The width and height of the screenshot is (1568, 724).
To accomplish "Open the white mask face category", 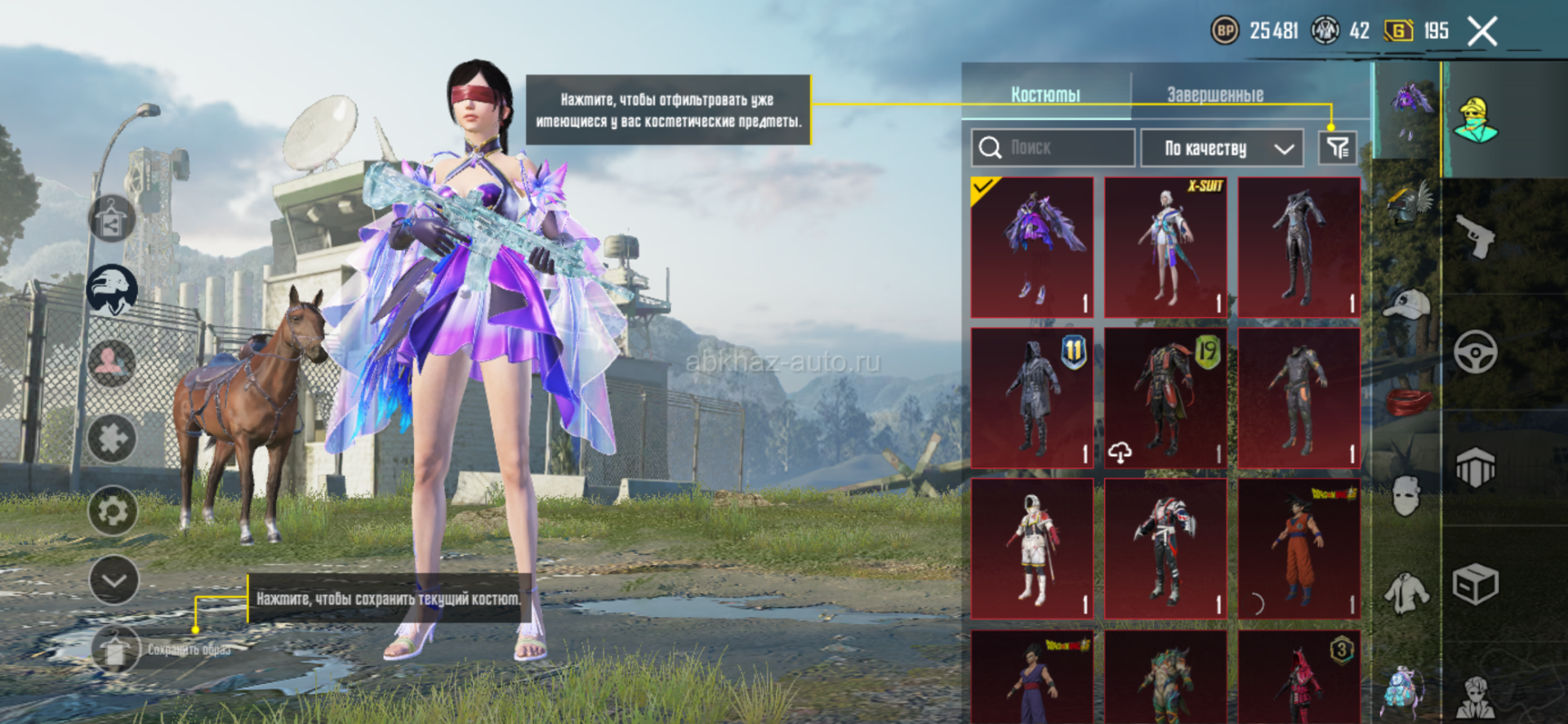I will (x=1406, y=495).
